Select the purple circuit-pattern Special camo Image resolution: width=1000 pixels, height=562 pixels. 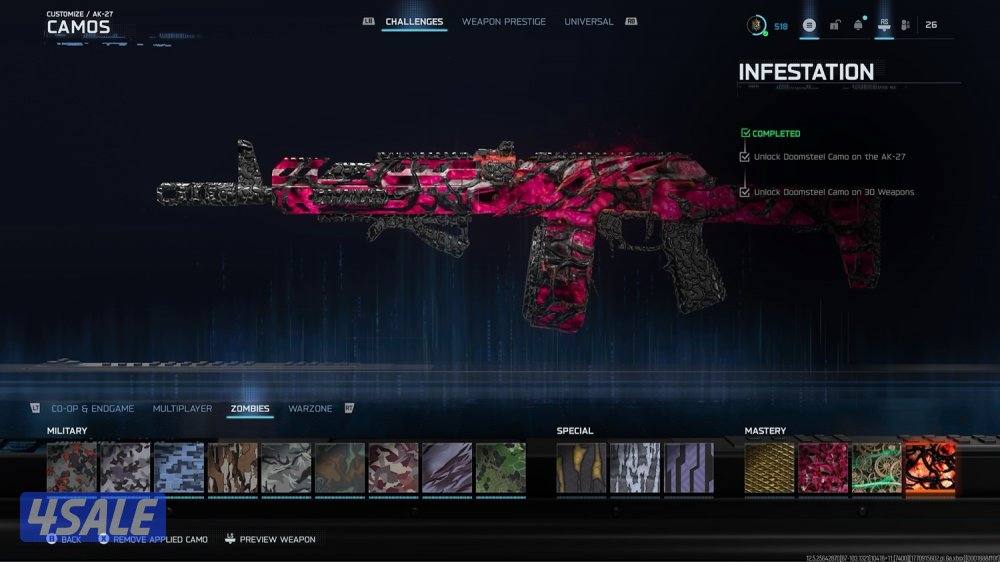coord(689,468)
